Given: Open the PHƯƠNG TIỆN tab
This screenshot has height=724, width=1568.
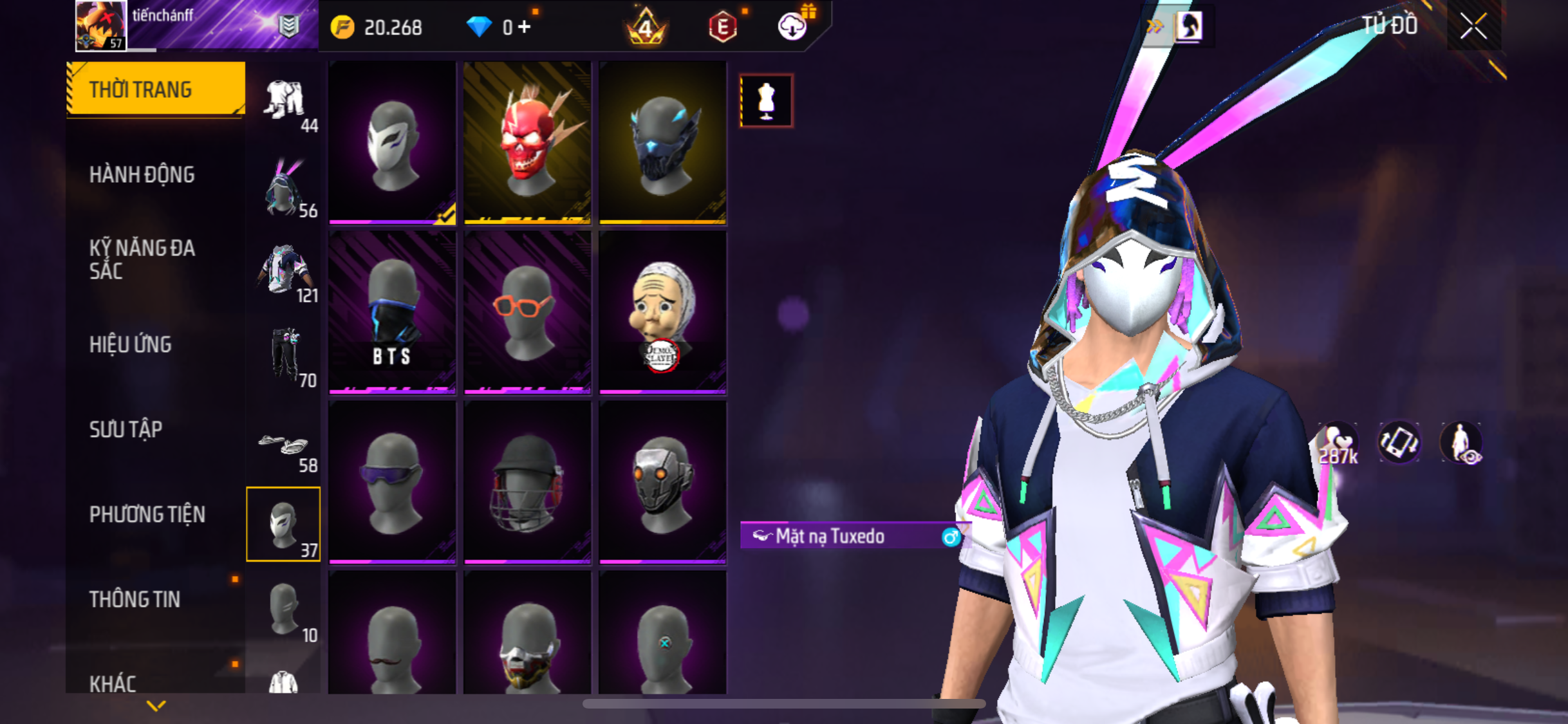Looking at the screenshot, I should coord(147,514).
